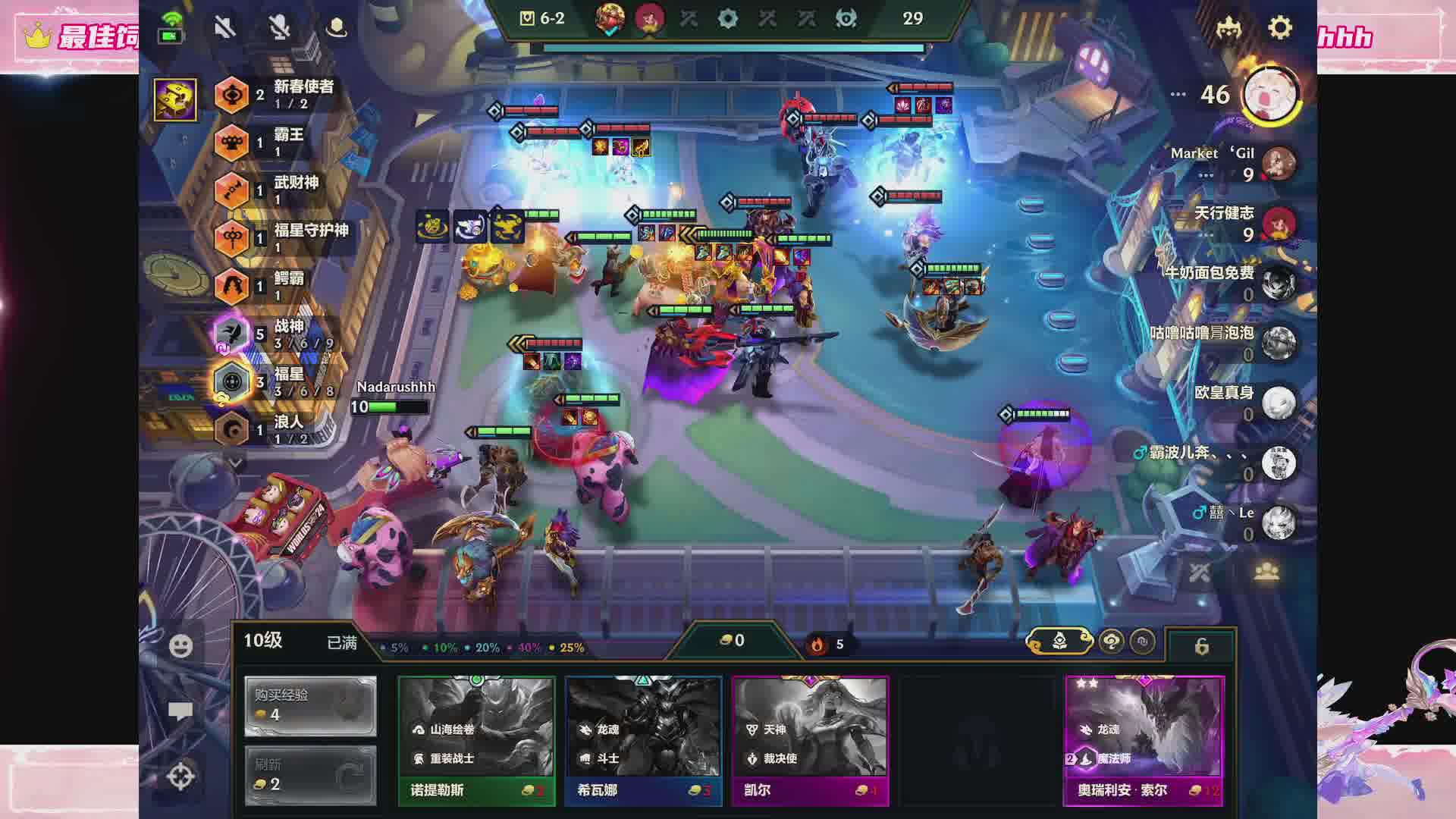Select the 凯尔 champion card
The image size is (1456, 819).
pos(810,739)
